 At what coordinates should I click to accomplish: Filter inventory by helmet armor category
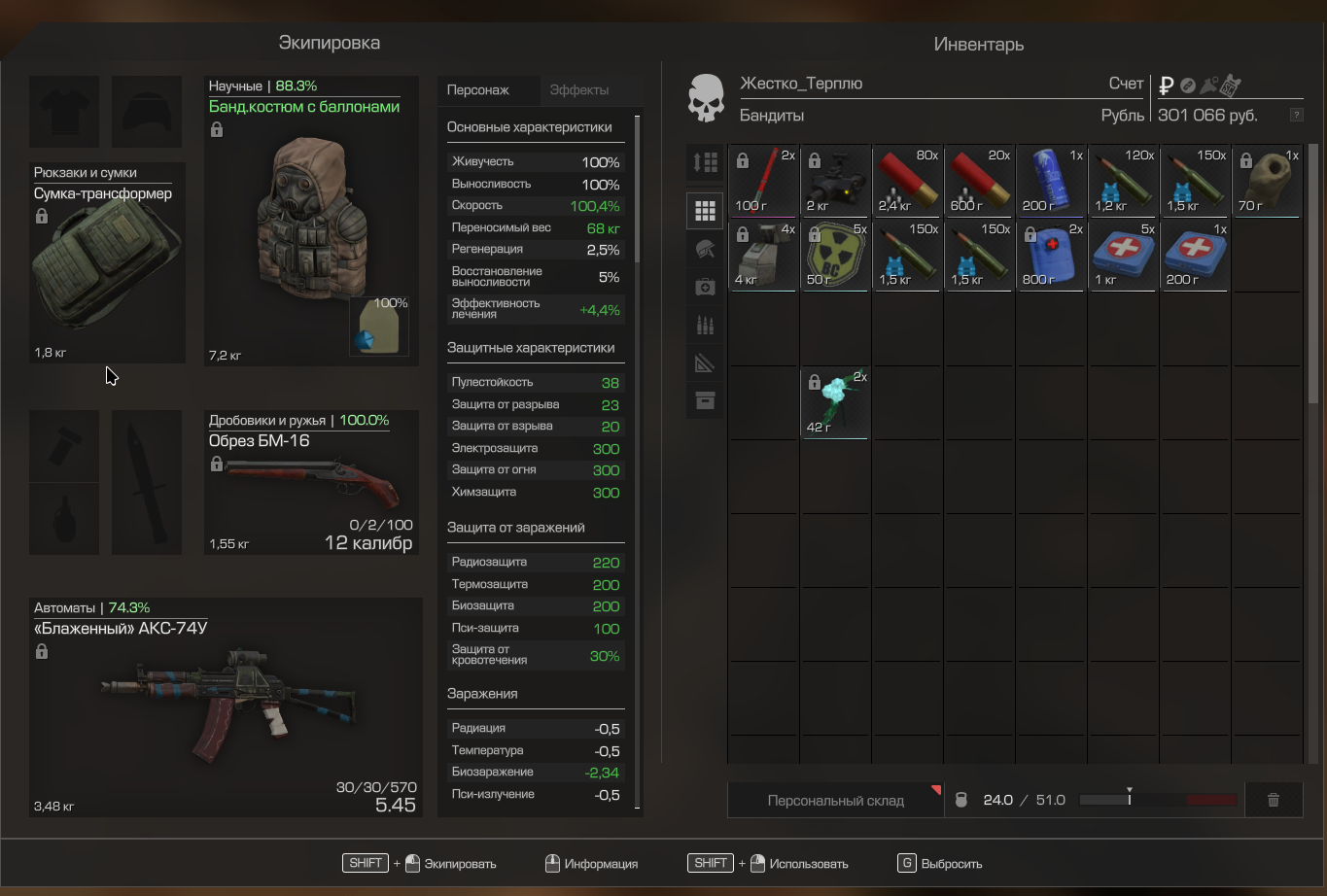(705, 249)
